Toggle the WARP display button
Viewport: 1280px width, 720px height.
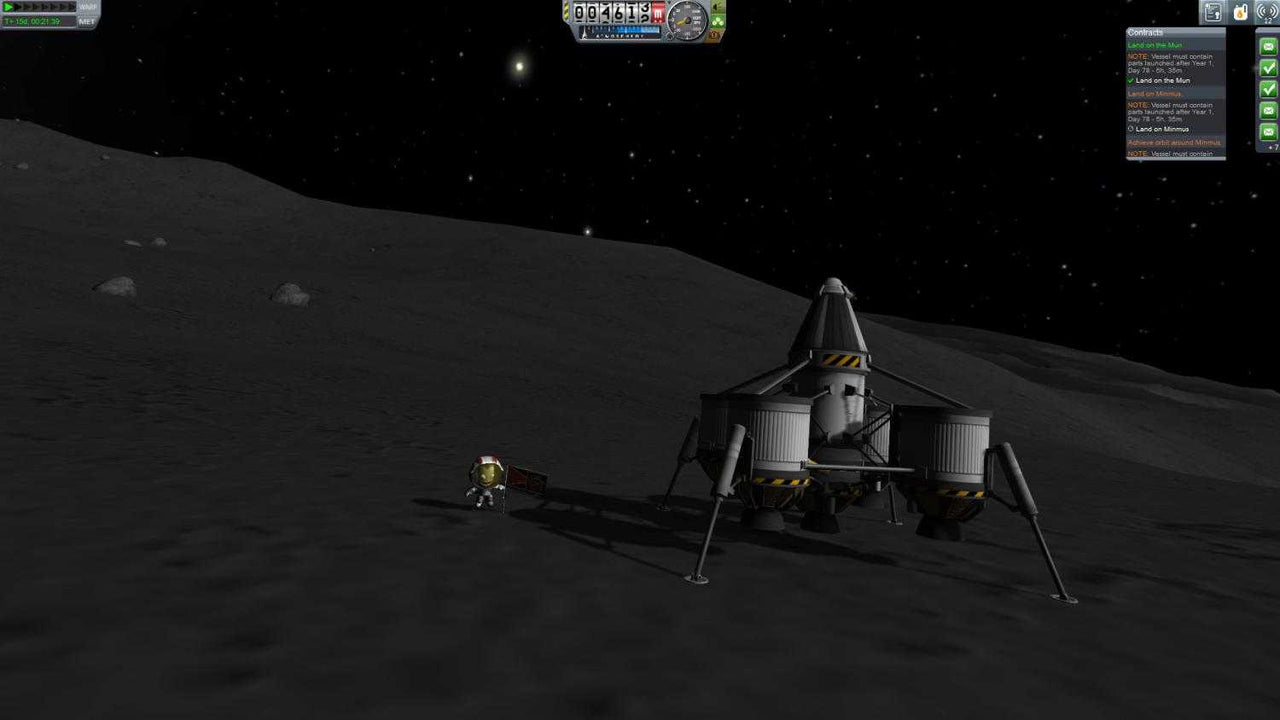click(88, 7)
